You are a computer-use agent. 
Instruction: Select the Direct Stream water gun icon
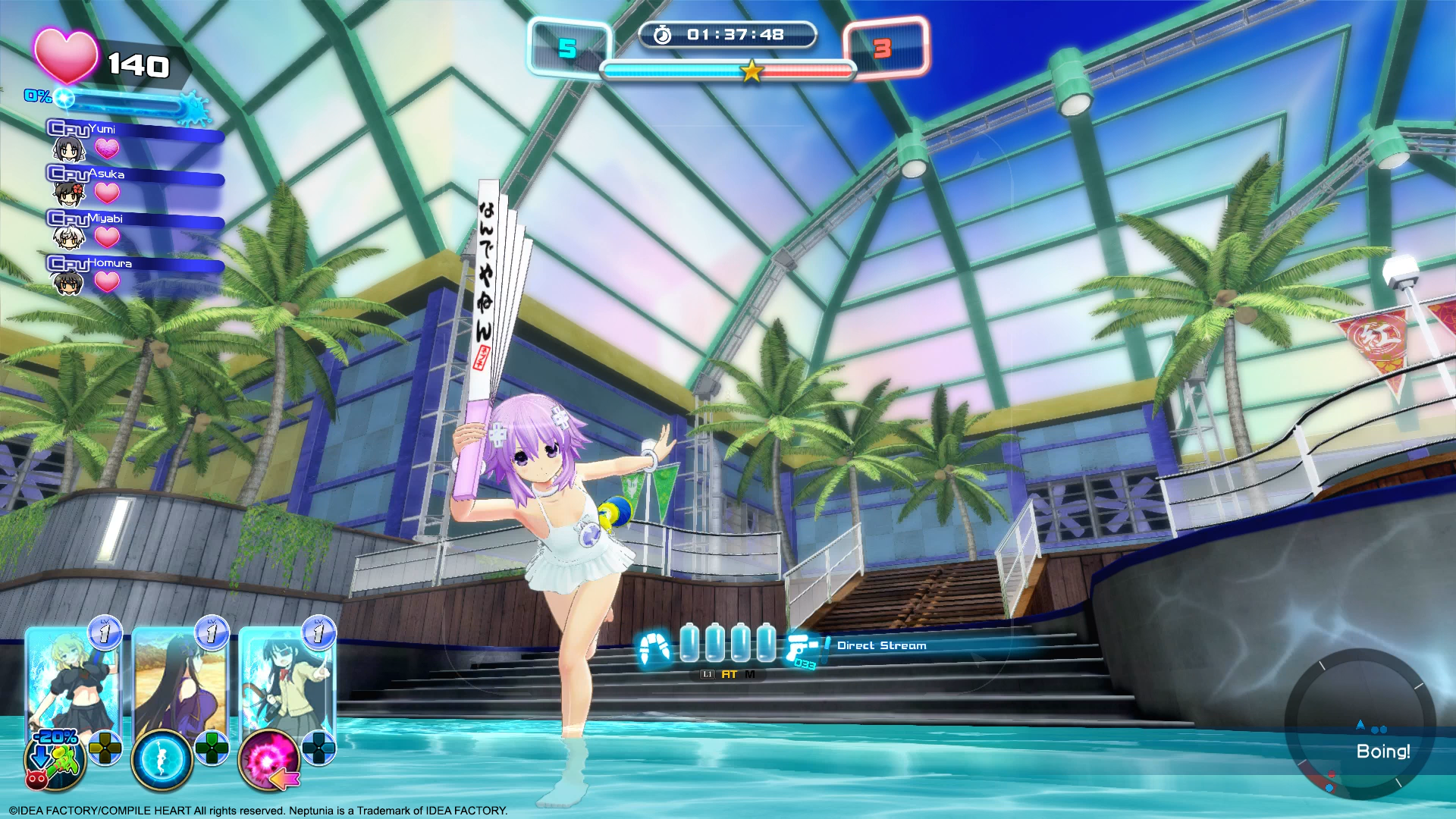pyautogui.click(x=803, y=649)
